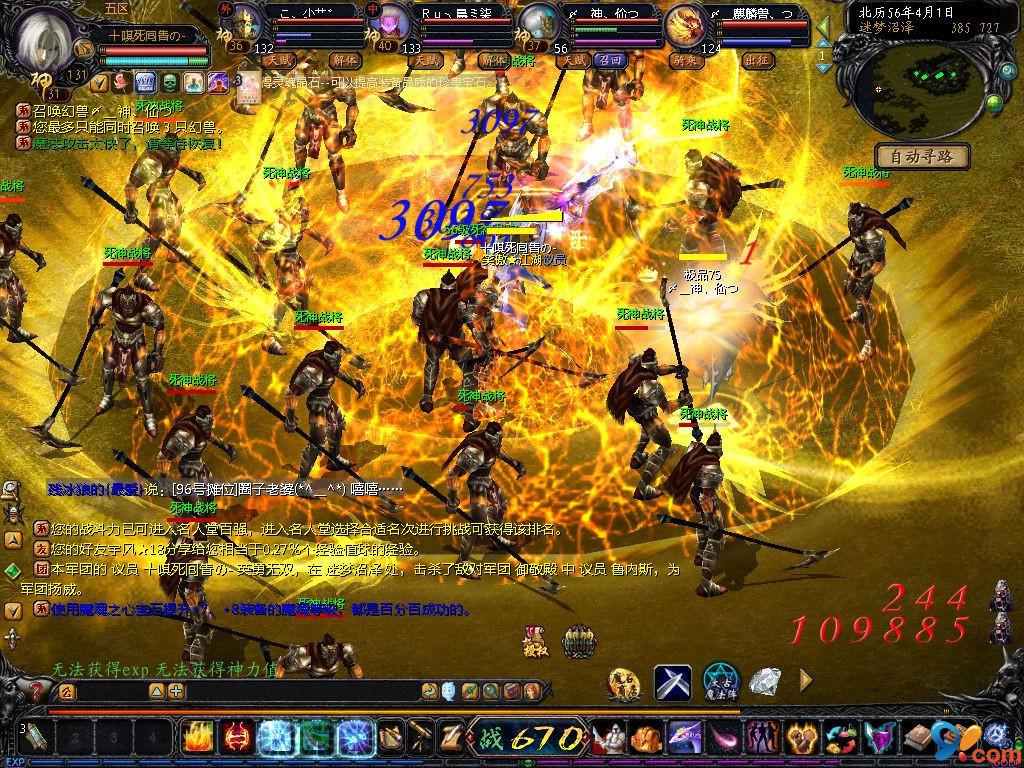The image size is (1024, 768).
Task: Click the 摊位 stall icon above the hotbar
Action: [x=535, y=641]
